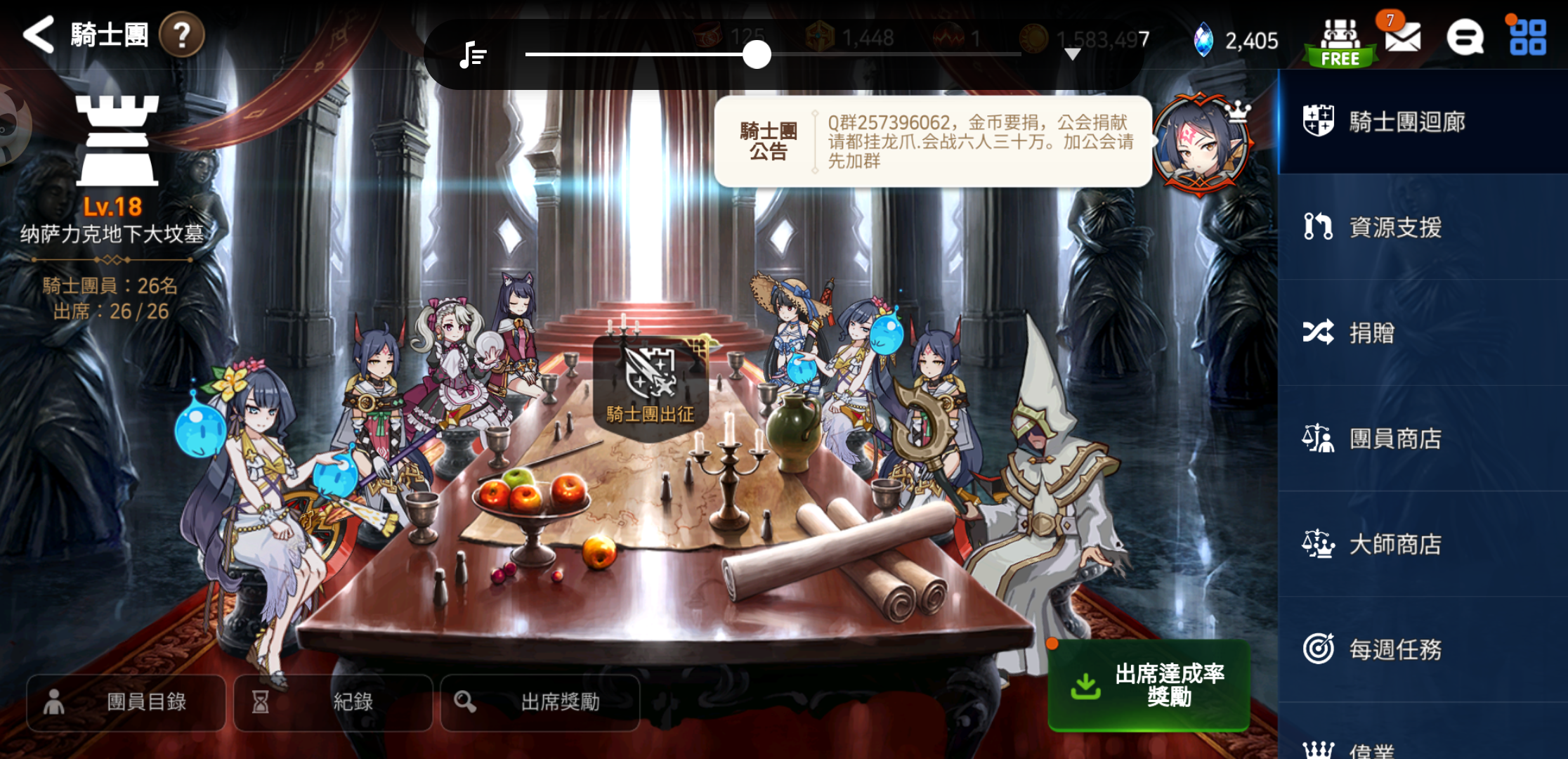Tap the music note icon

[472, 54]
